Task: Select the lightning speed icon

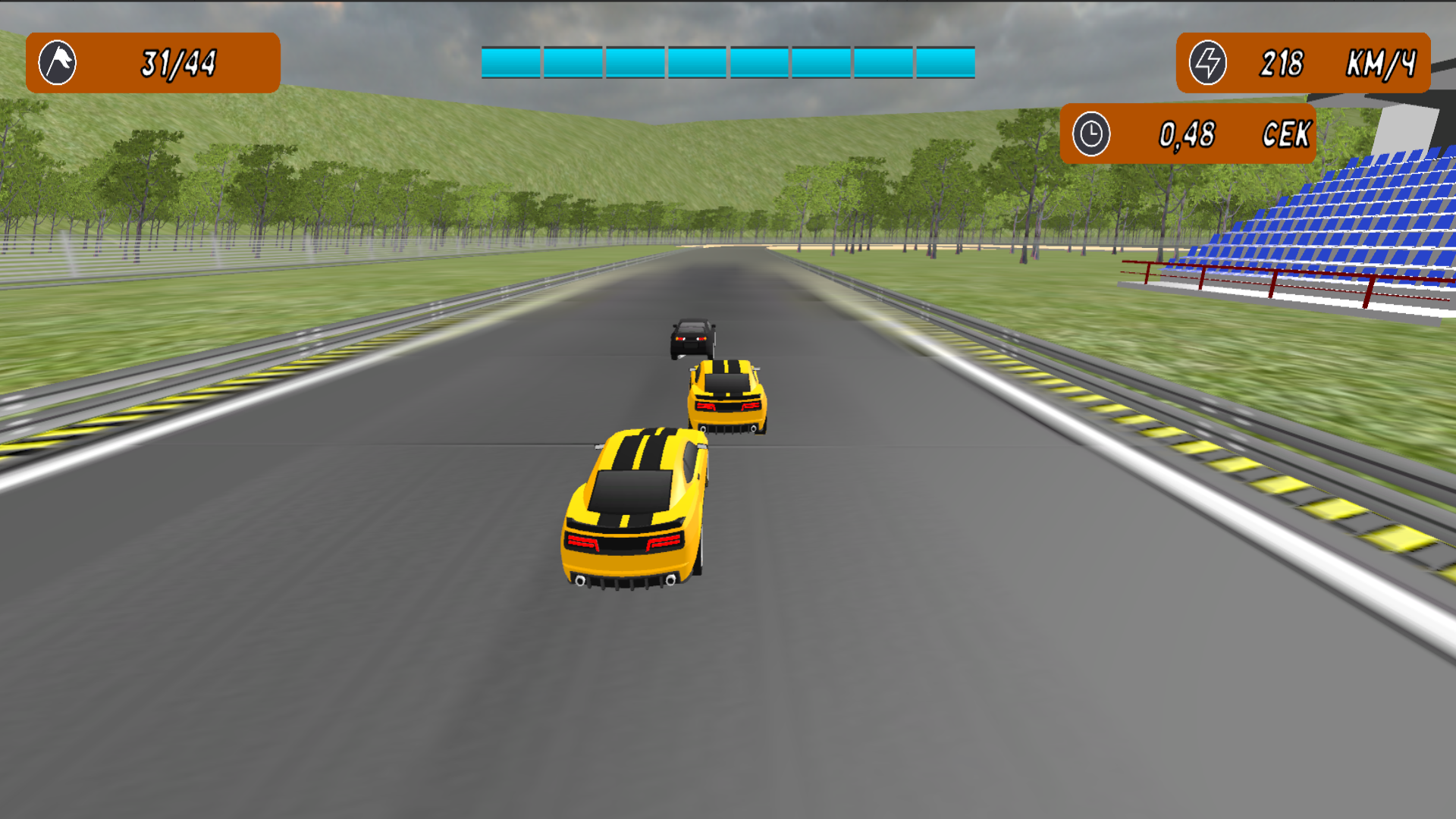Action: 1209,62
